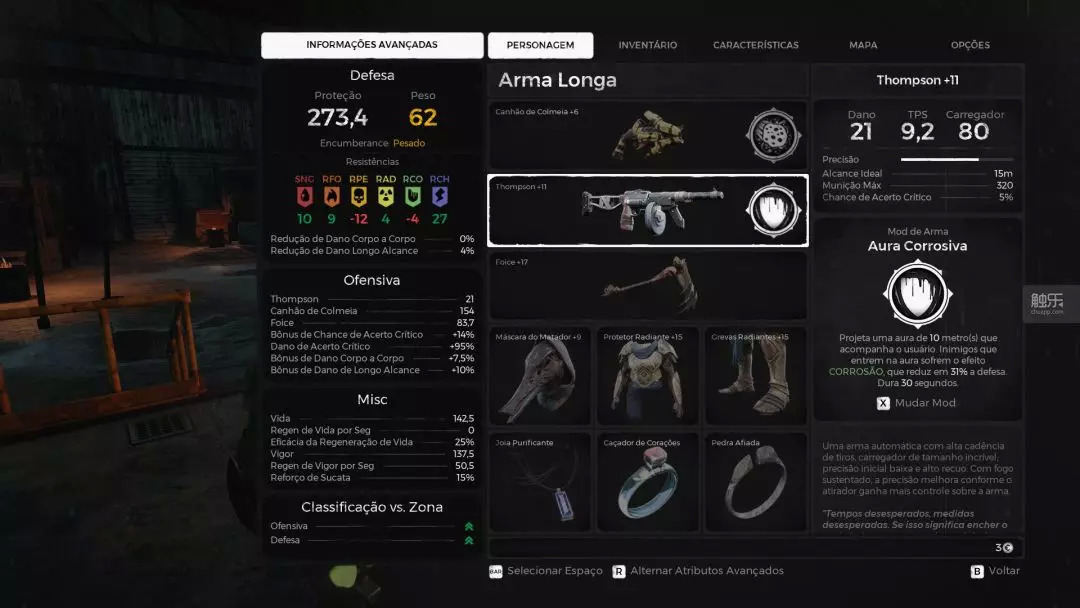
Task: Select the Pedra Afiada ring slot
Action: (755, 482)
